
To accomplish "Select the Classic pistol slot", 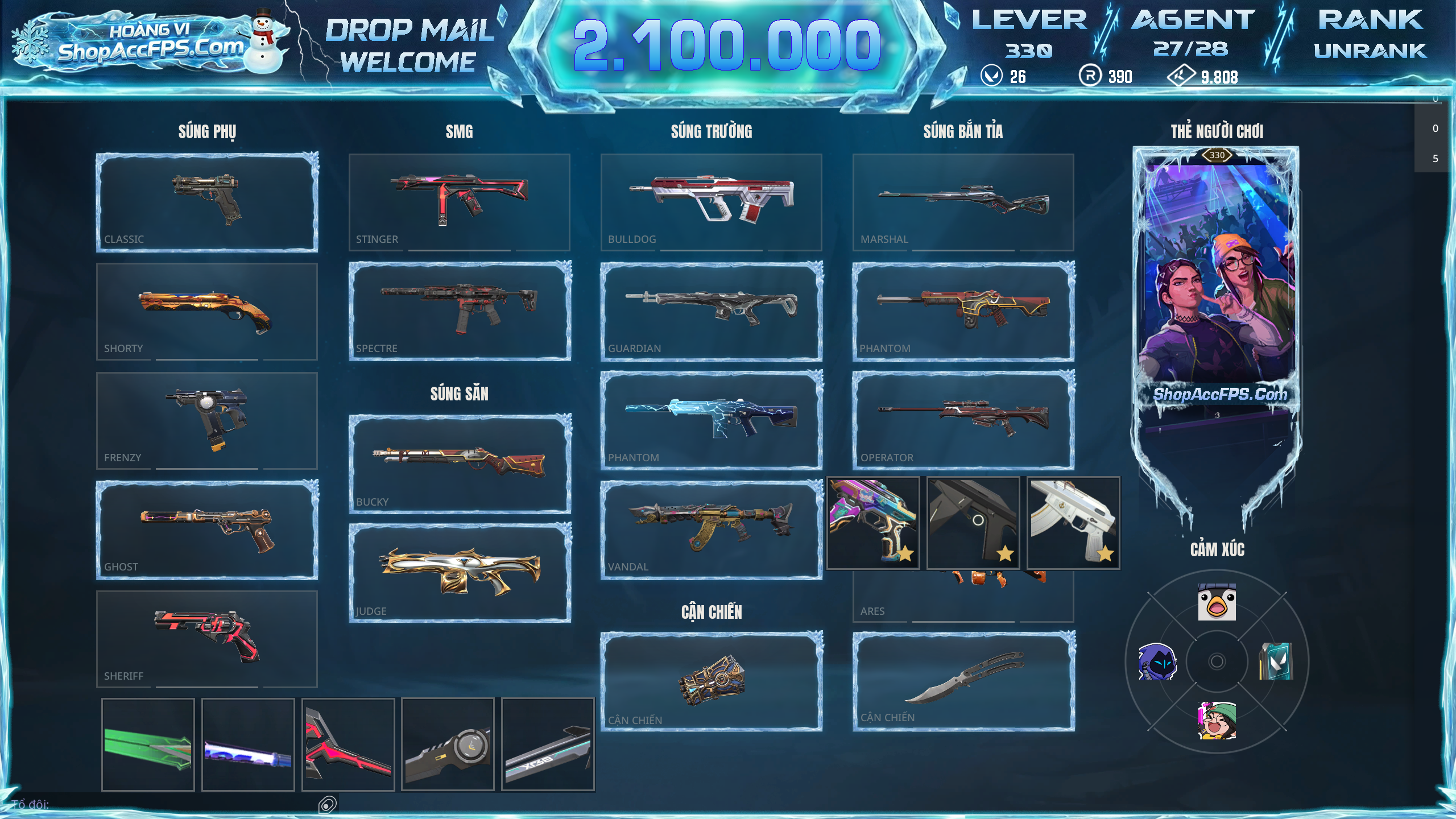I will point(207,202).
